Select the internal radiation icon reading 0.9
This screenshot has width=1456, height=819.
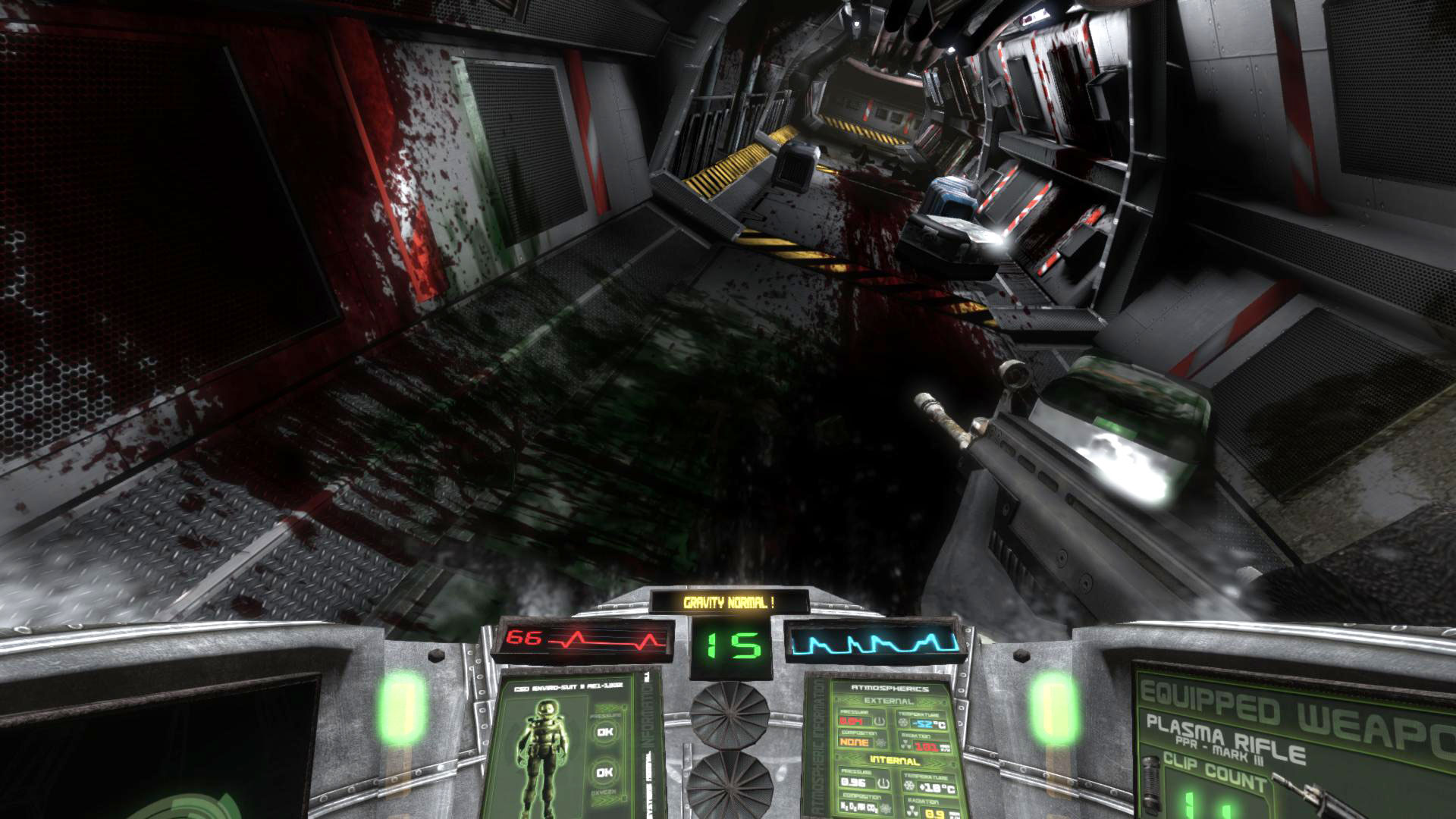[x=912, y=810]
